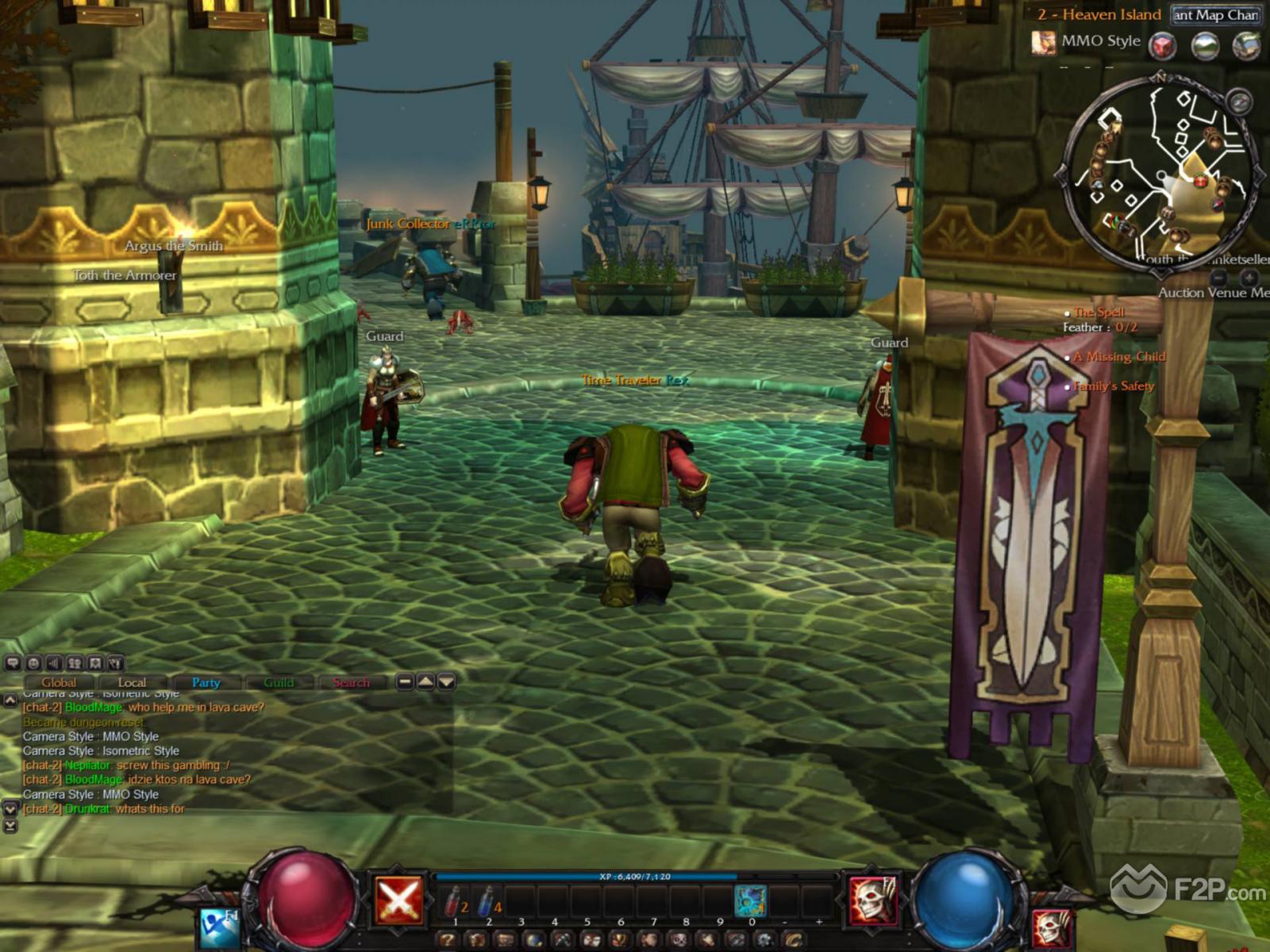Click the skull skill icon beside the blue orb
Screen dimensions: 1270x952
874,901
